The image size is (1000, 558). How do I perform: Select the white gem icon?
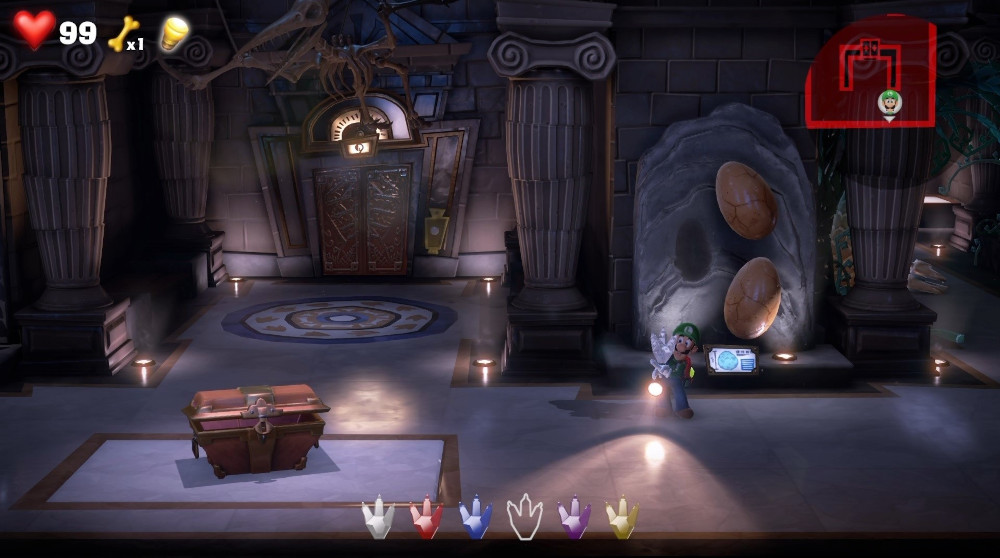click(378, 518)
